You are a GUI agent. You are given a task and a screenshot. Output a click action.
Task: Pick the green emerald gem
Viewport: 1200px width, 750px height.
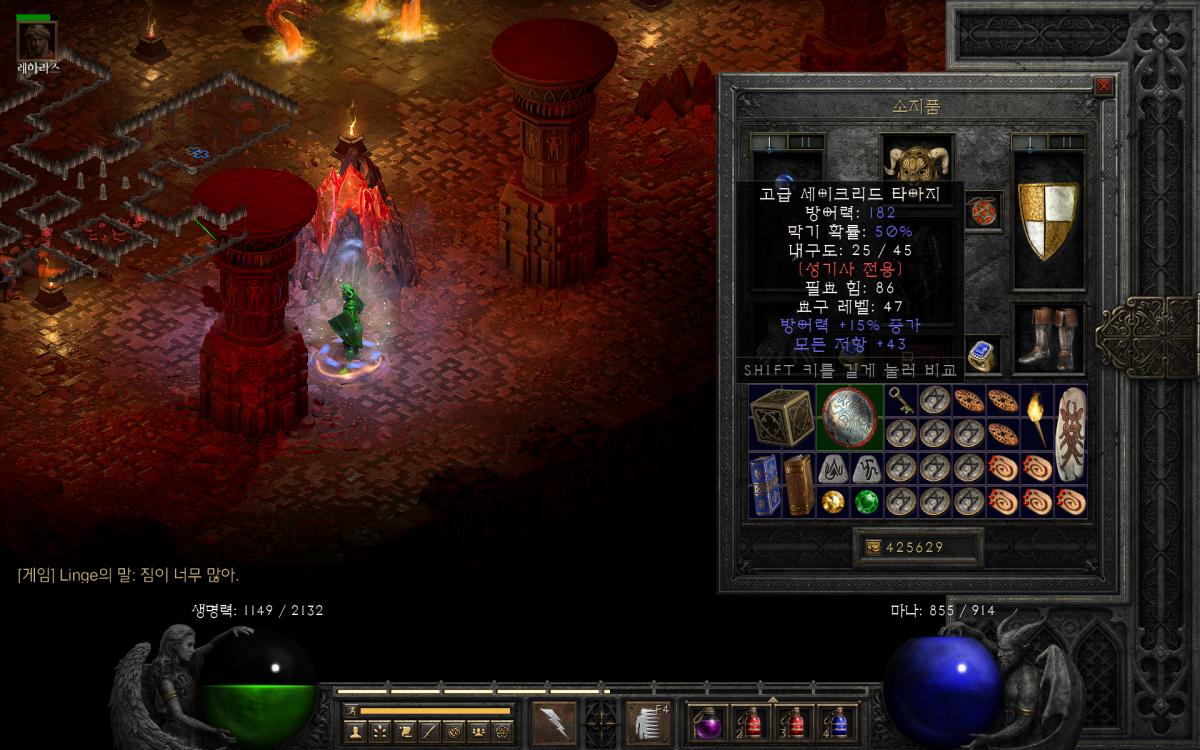[x=866, y=502]
